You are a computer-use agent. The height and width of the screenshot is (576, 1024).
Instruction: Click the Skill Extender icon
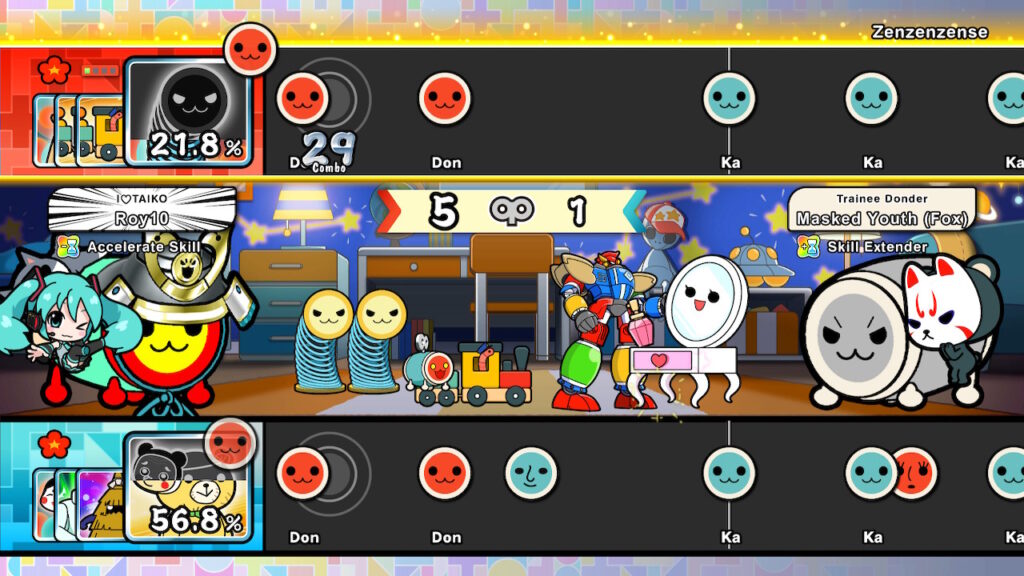coord(808,246)
